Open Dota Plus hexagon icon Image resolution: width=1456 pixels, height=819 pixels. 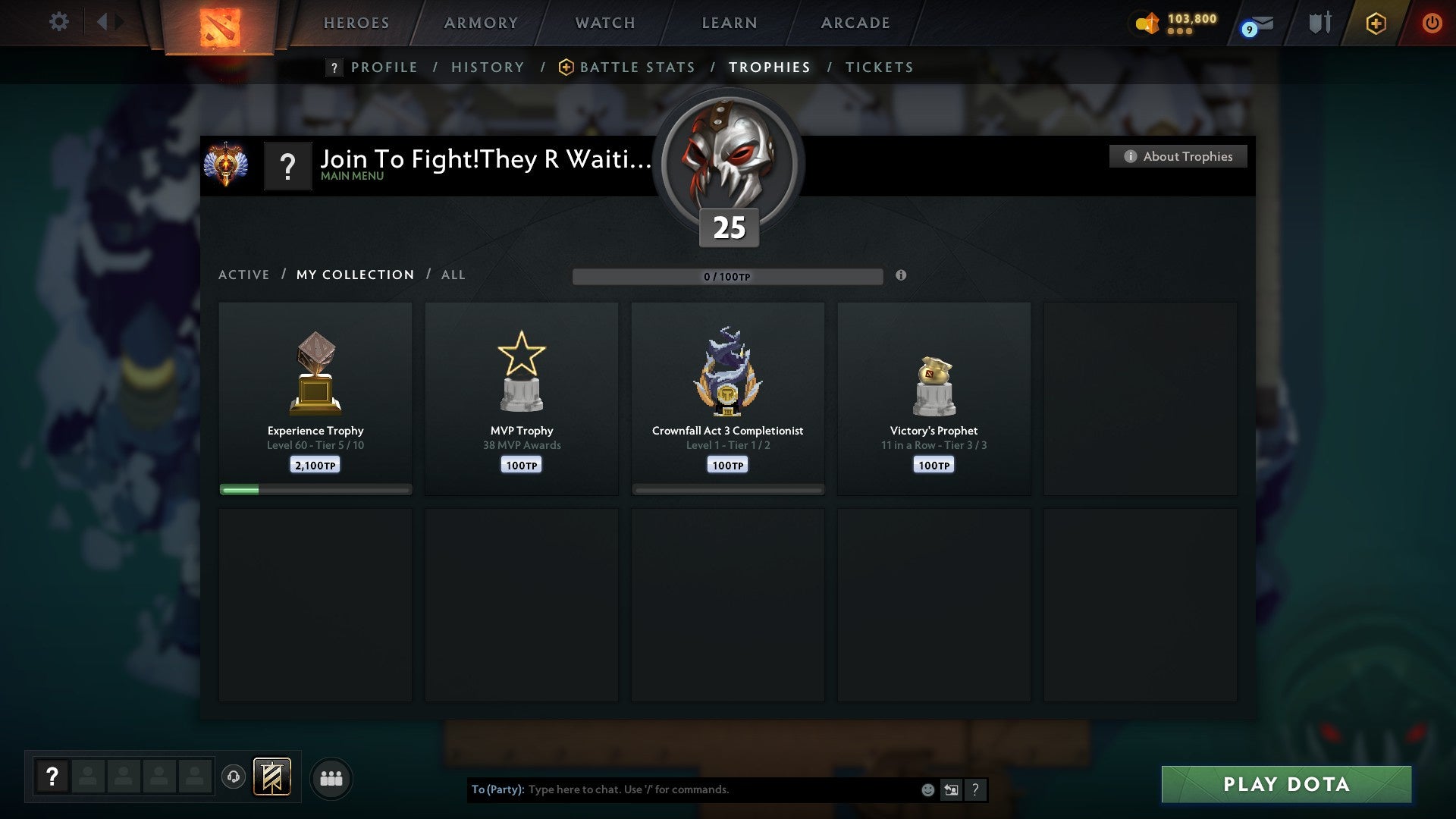1376,23
